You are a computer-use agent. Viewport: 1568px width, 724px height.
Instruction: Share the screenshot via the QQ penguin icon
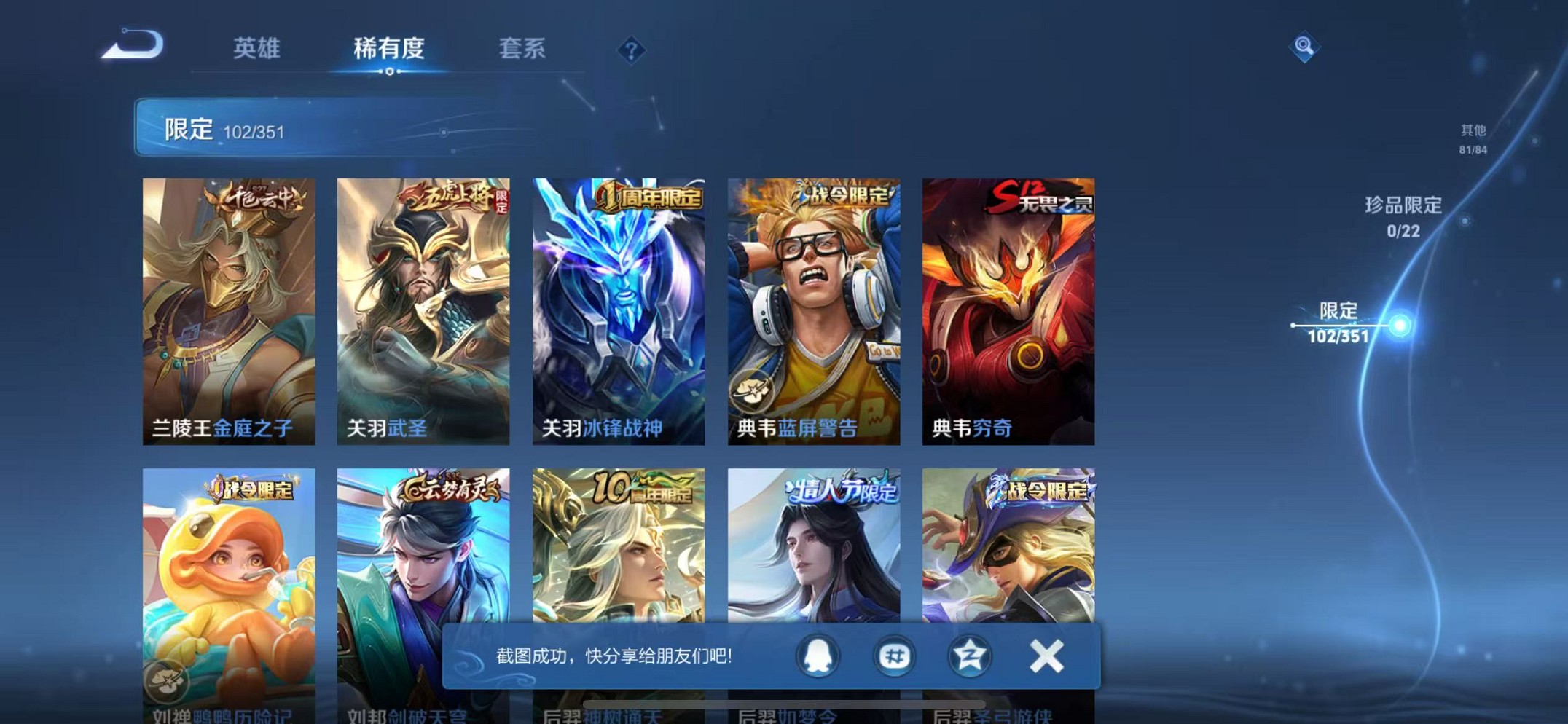[818, 656]
